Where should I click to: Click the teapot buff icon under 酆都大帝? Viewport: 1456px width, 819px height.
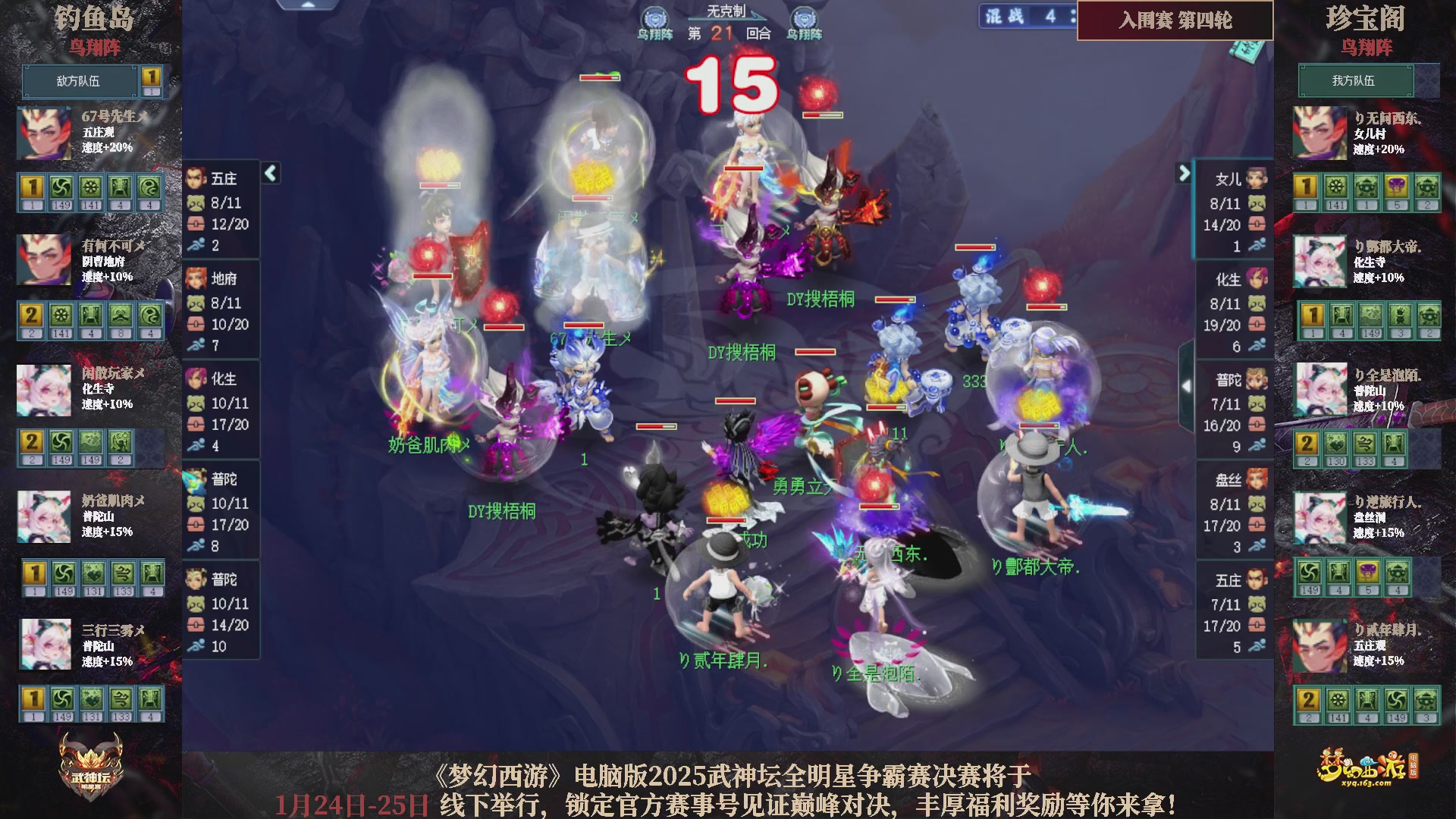click(1428, 315)
